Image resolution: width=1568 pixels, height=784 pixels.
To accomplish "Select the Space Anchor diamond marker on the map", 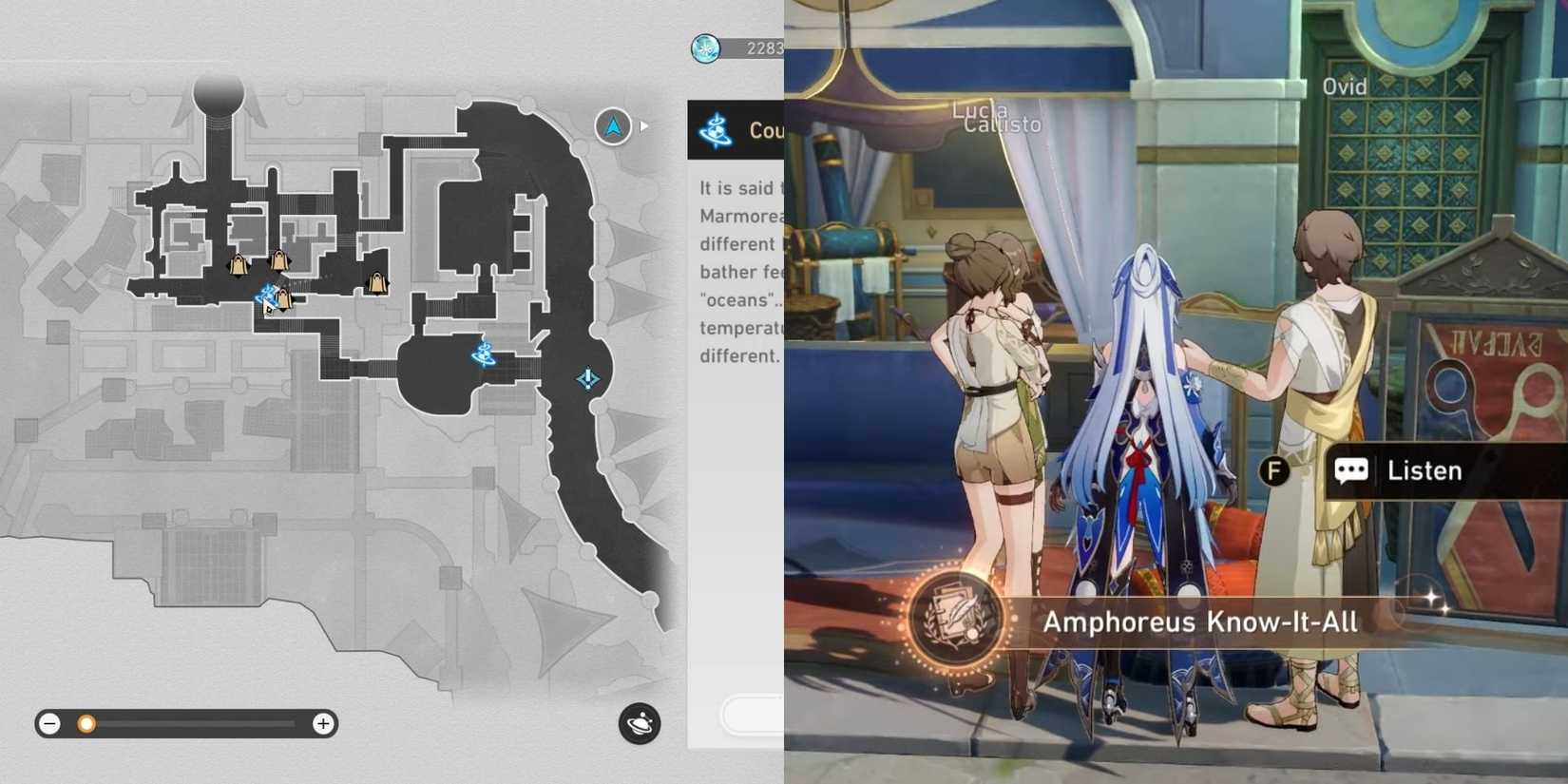I will [x=586, y=379].
